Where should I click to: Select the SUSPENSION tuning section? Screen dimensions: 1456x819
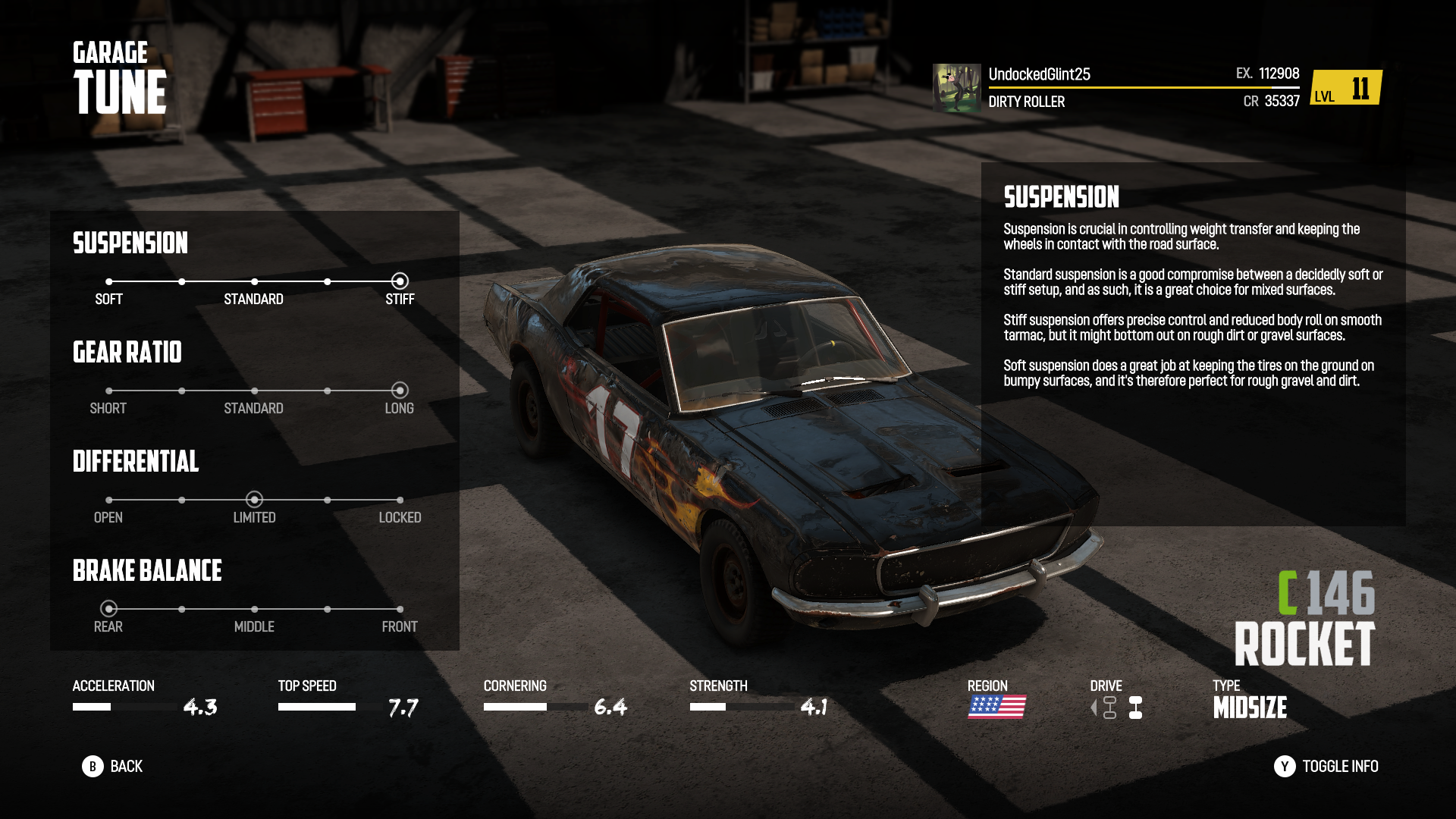[130, 243]
